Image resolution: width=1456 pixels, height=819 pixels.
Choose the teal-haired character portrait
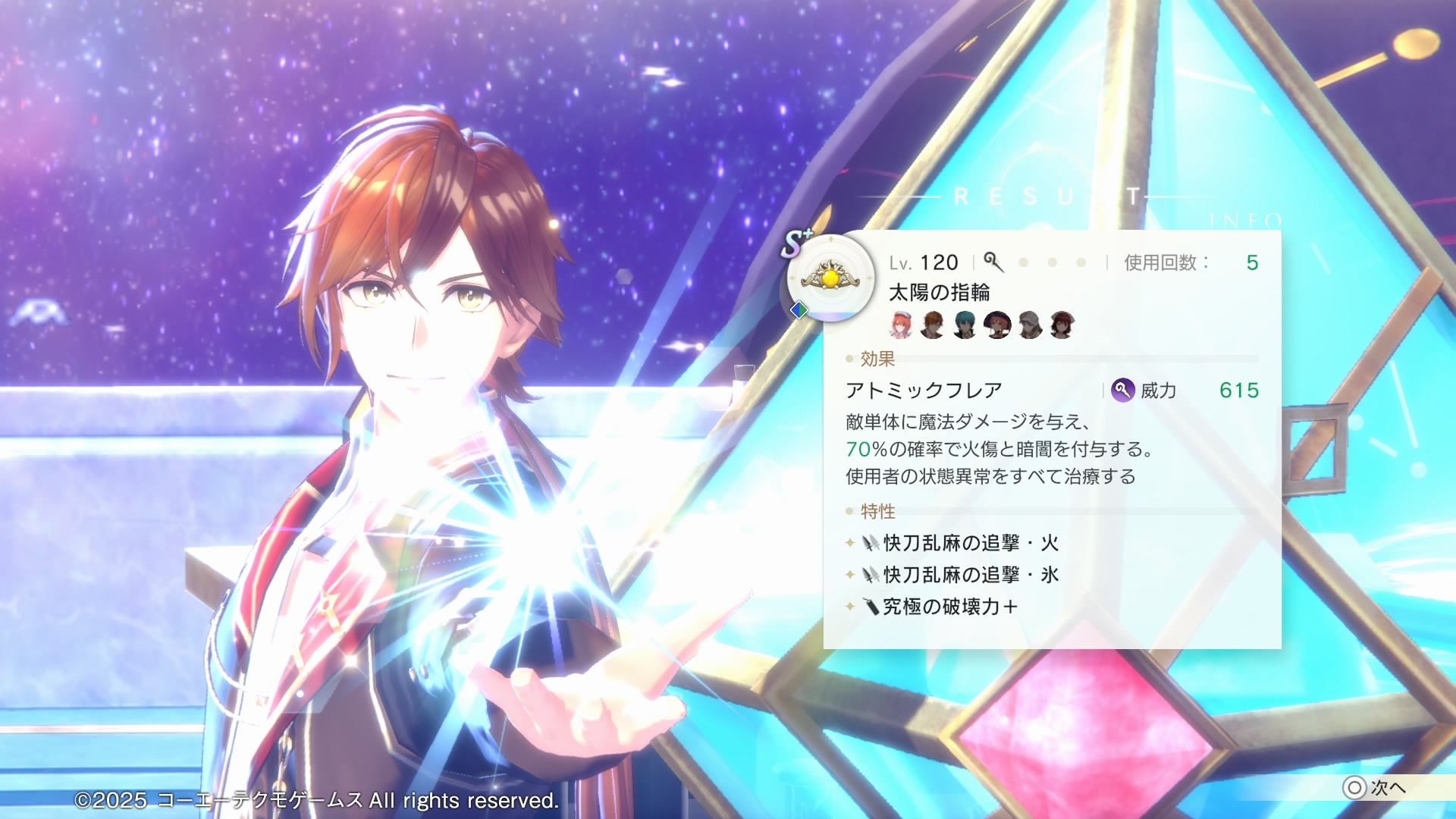point(965,325)
